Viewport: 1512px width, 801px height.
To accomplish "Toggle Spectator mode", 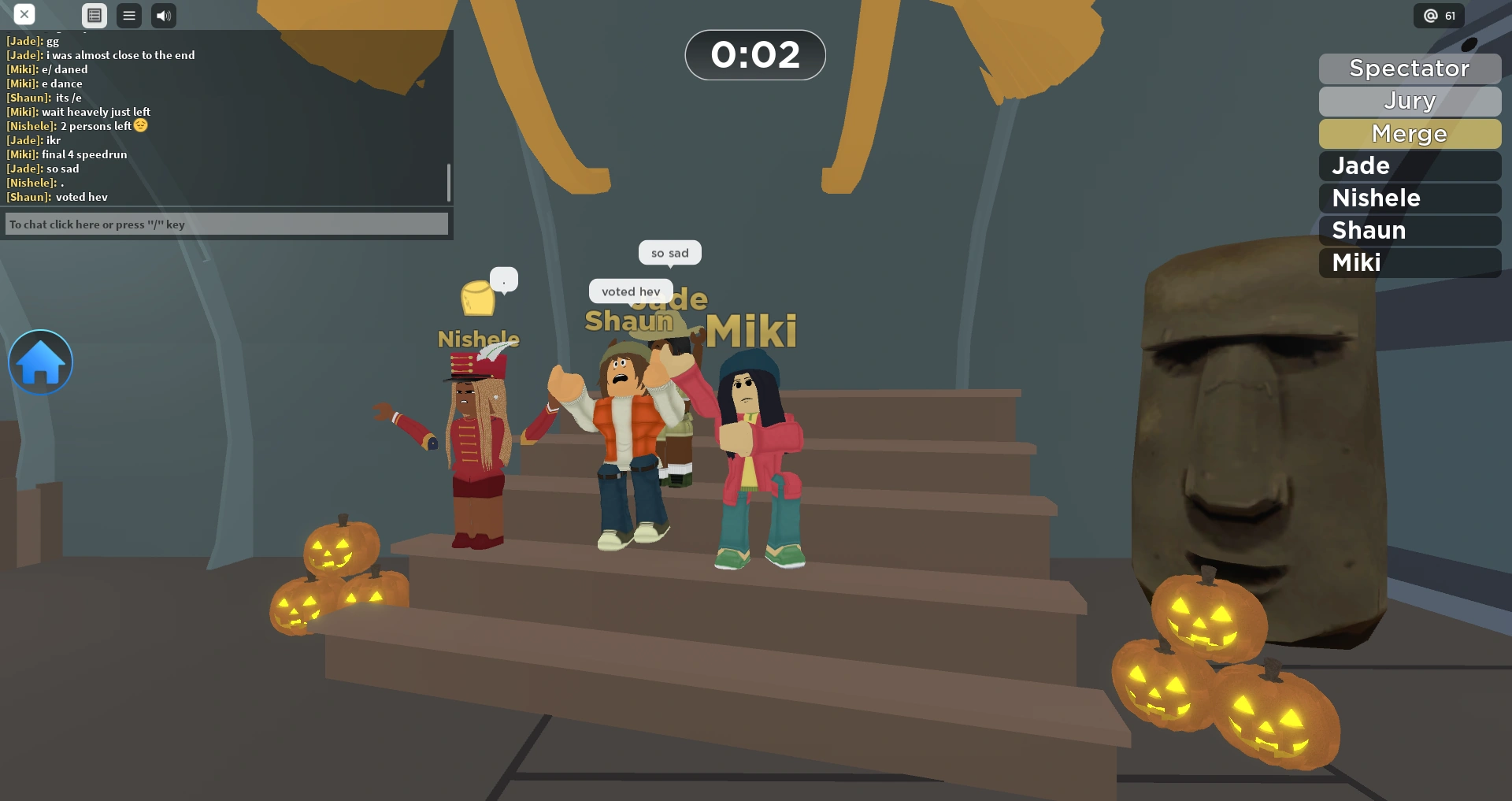I will pyautogui.click(x=1409, y=69).
